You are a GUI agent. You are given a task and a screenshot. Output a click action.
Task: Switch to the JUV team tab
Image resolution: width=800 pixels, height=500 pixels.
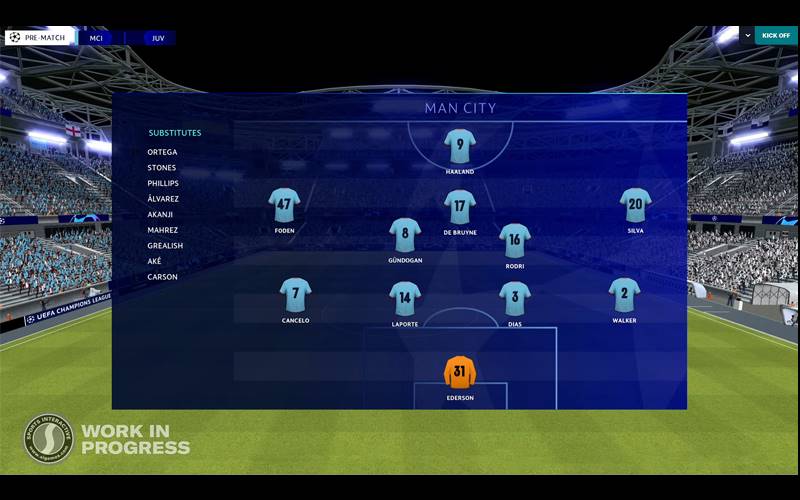[157, 38]
